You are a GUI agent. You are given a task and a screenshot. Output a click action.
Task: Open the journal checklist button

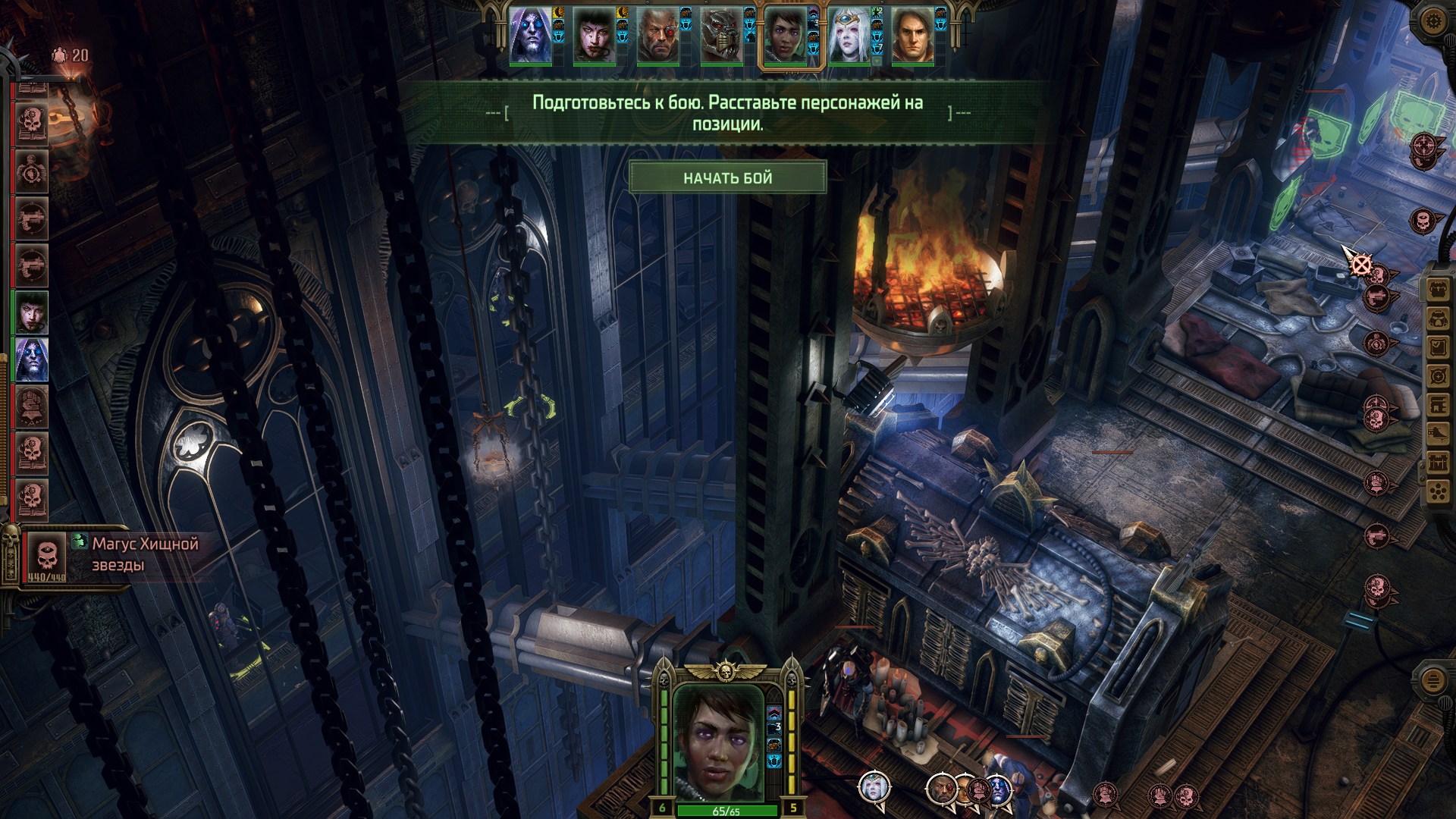pos(1439,347)
